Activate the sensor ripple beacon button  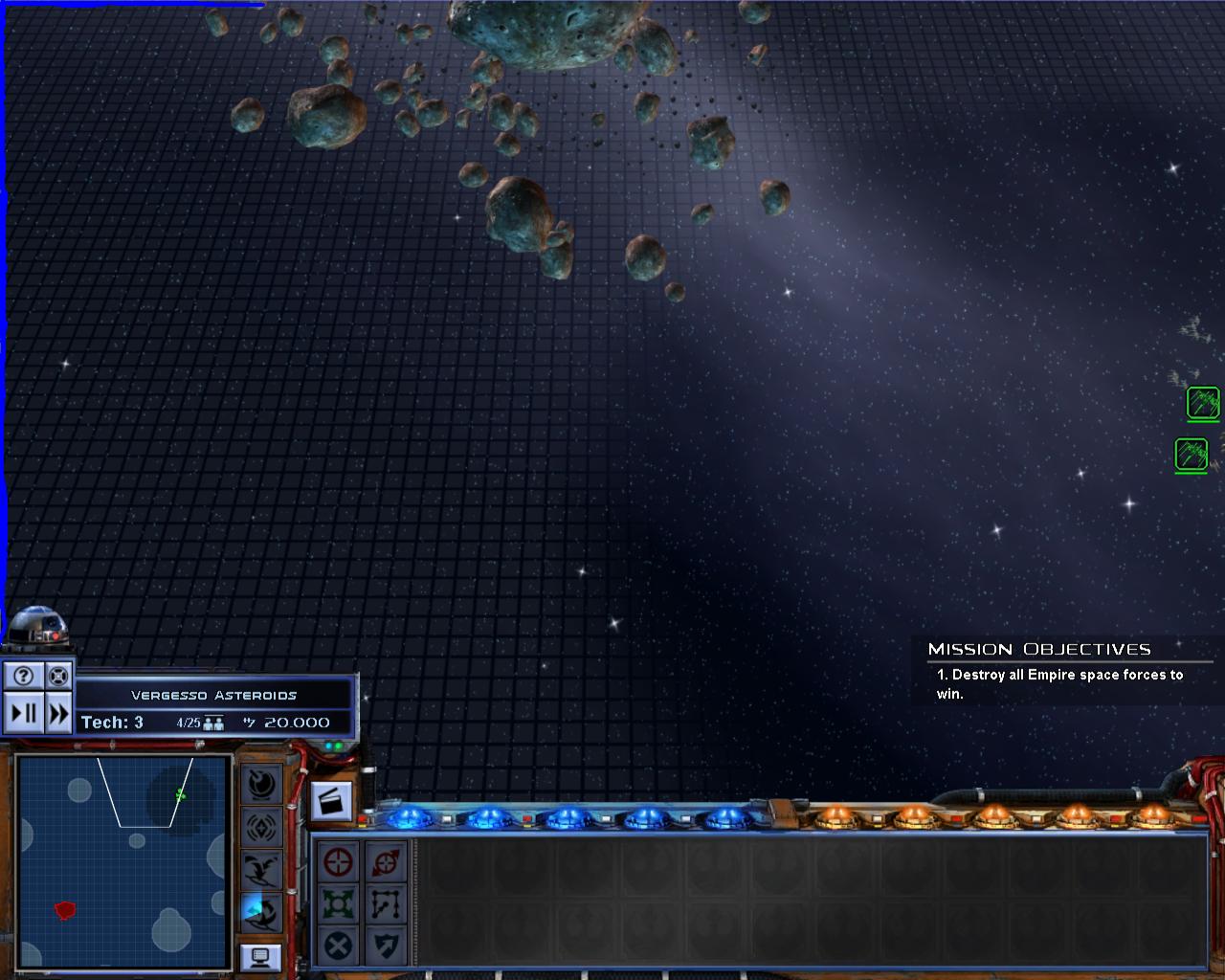pyautogui.click(x=261, y=826)
